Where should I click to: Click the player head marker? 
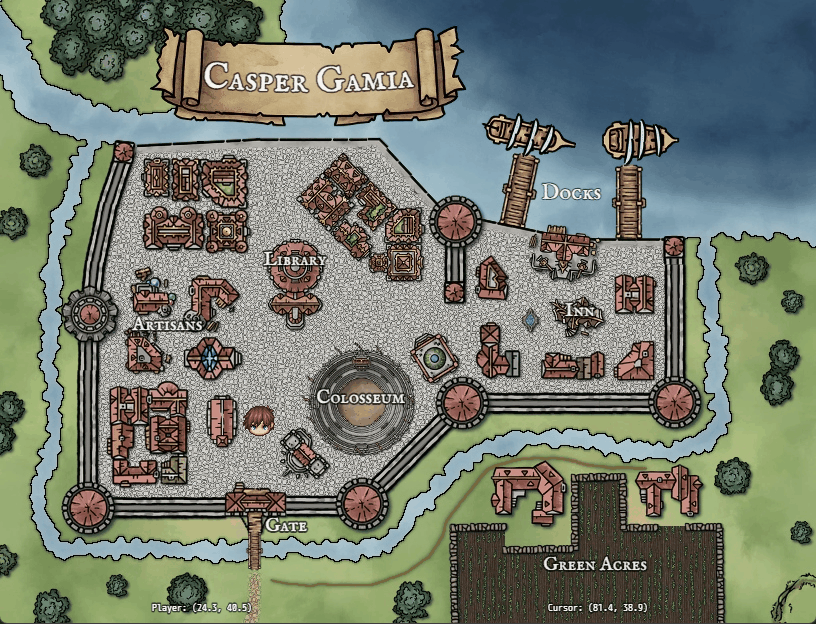coord(259,422)
